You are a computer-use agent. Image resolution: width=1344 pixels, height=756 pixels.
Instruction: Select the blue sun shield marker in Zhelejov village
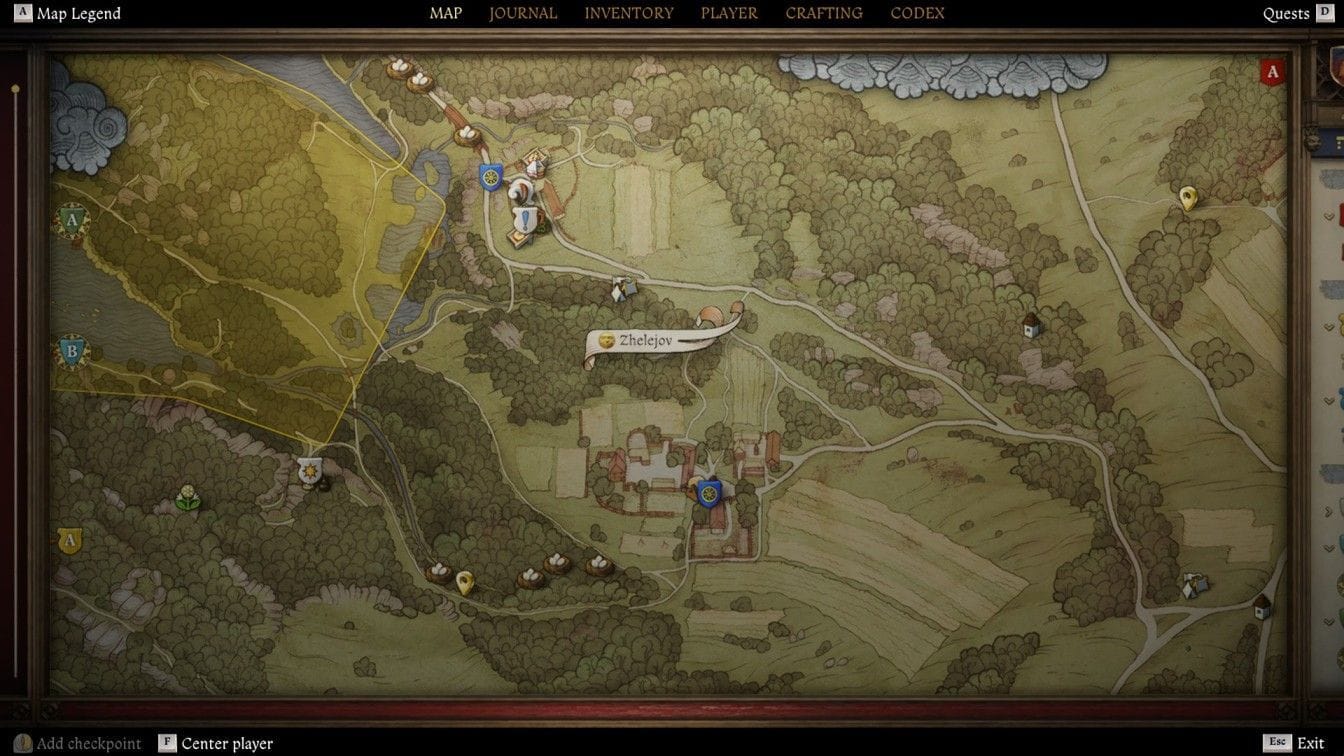tap(709, 492)
